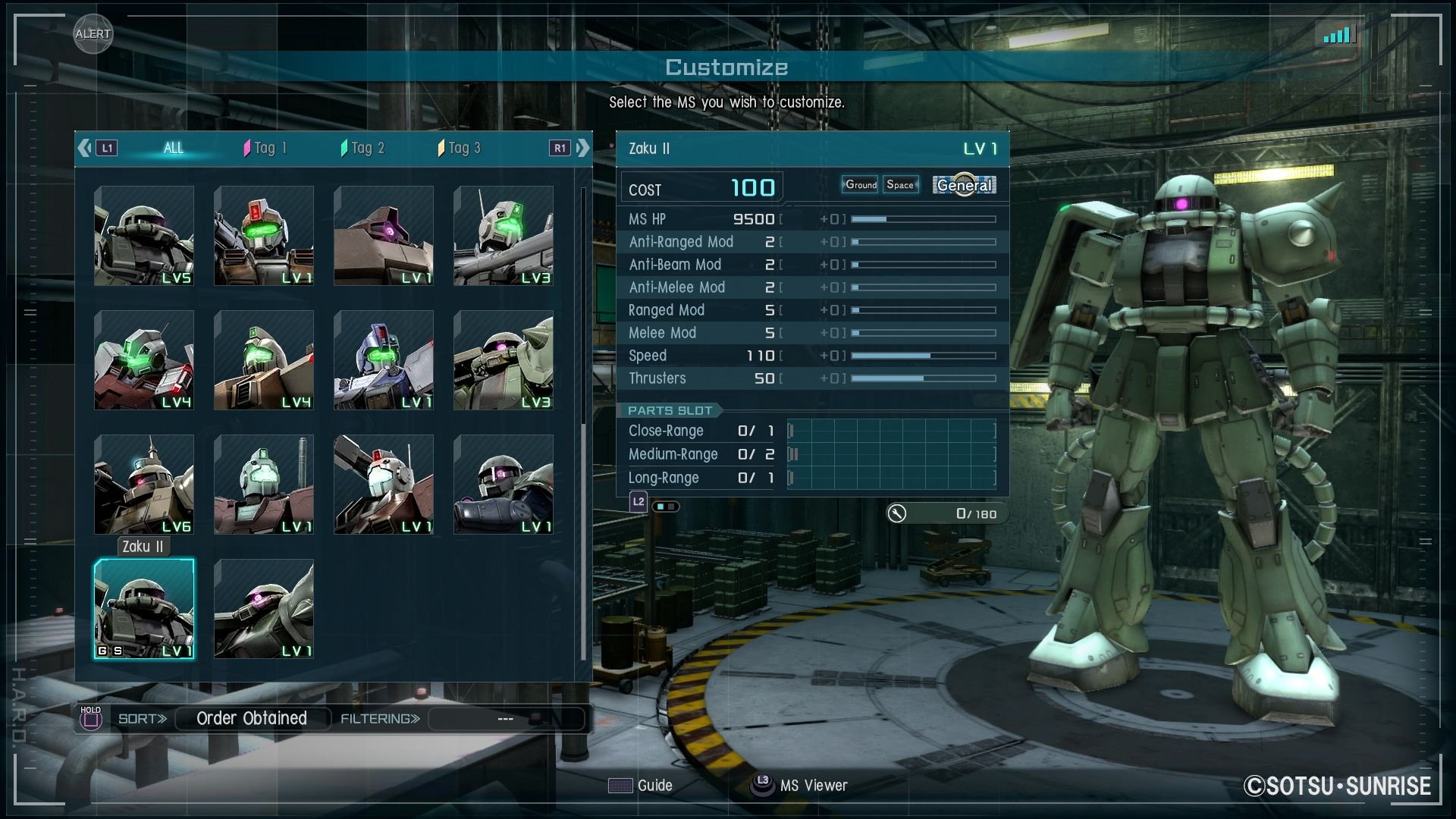
Task: Click the R1 right arrow to next tab
Action: 582,148
